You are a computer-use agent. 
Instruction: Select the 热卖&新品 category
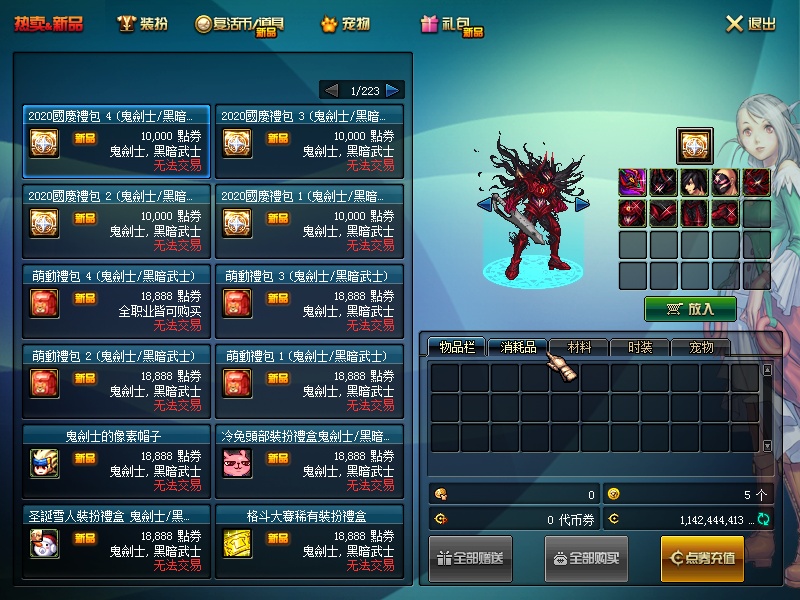pos(48,24)
